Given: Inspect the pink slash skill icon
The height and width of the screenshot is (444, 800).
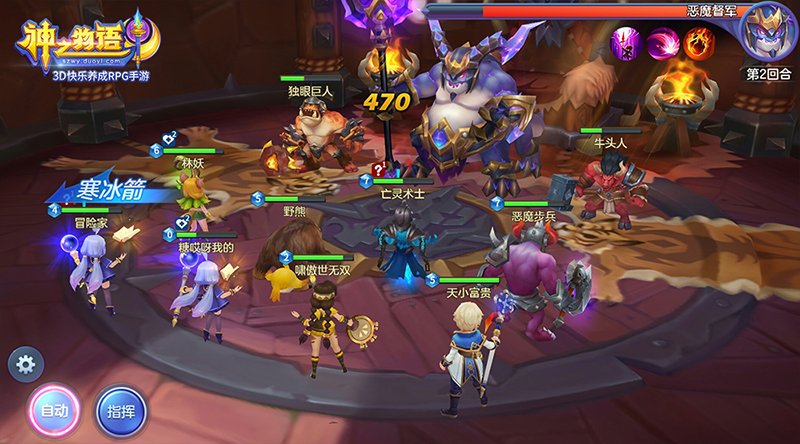Looking at the screenshot, I should (x=663, y=43).
